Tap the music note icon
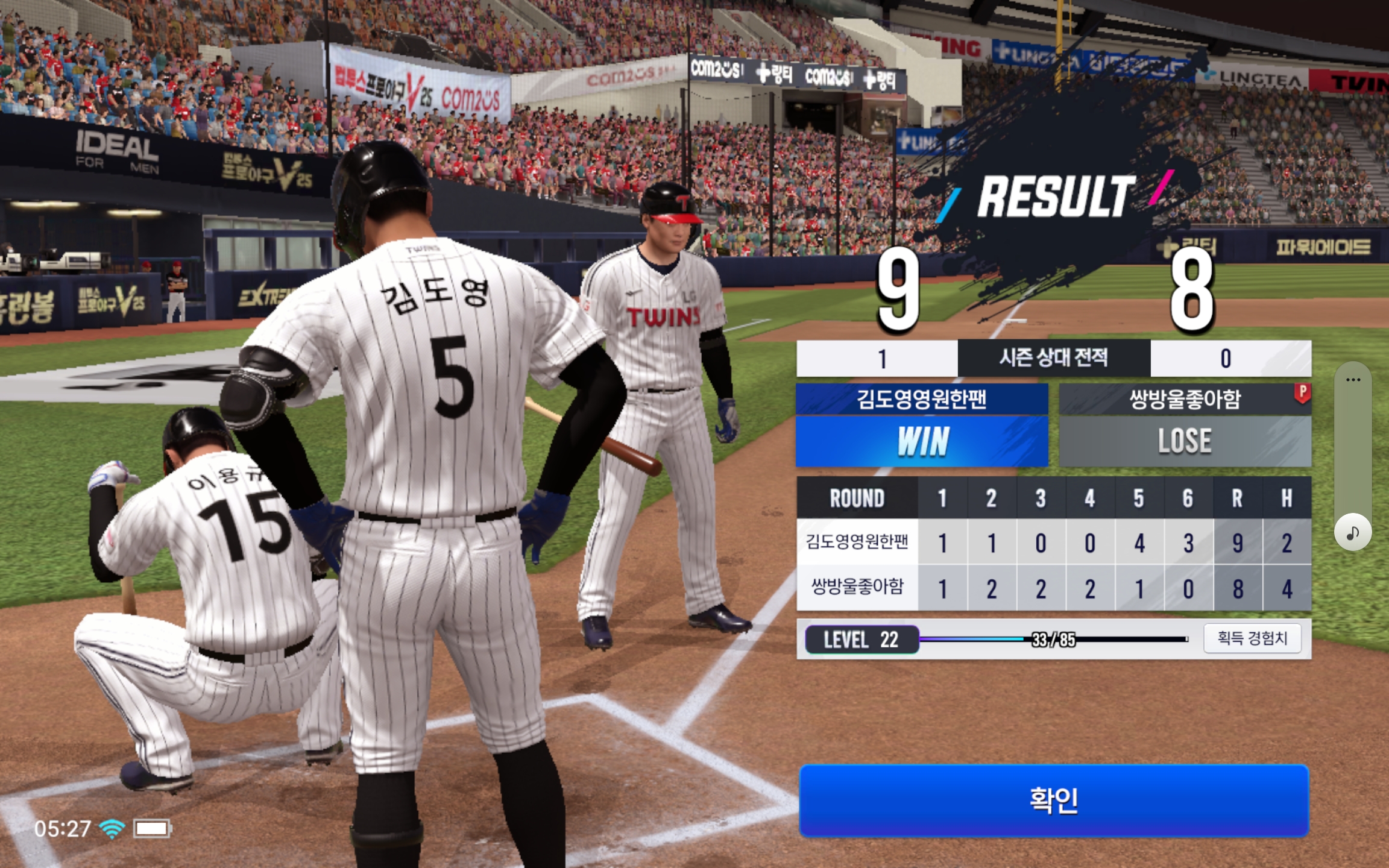1389x868 pixels. click(x=1353, y=532)
